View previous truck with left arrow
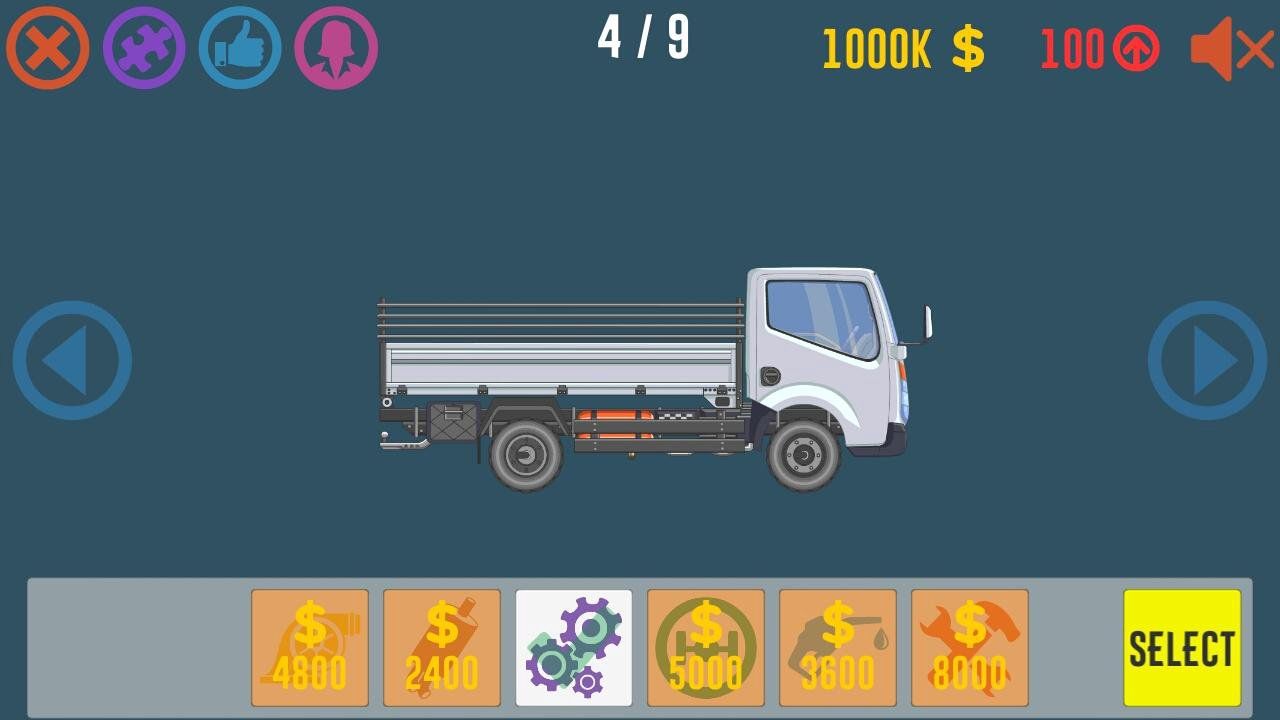The height and width of the screenshot is (720, 1280). click(71, 360)
